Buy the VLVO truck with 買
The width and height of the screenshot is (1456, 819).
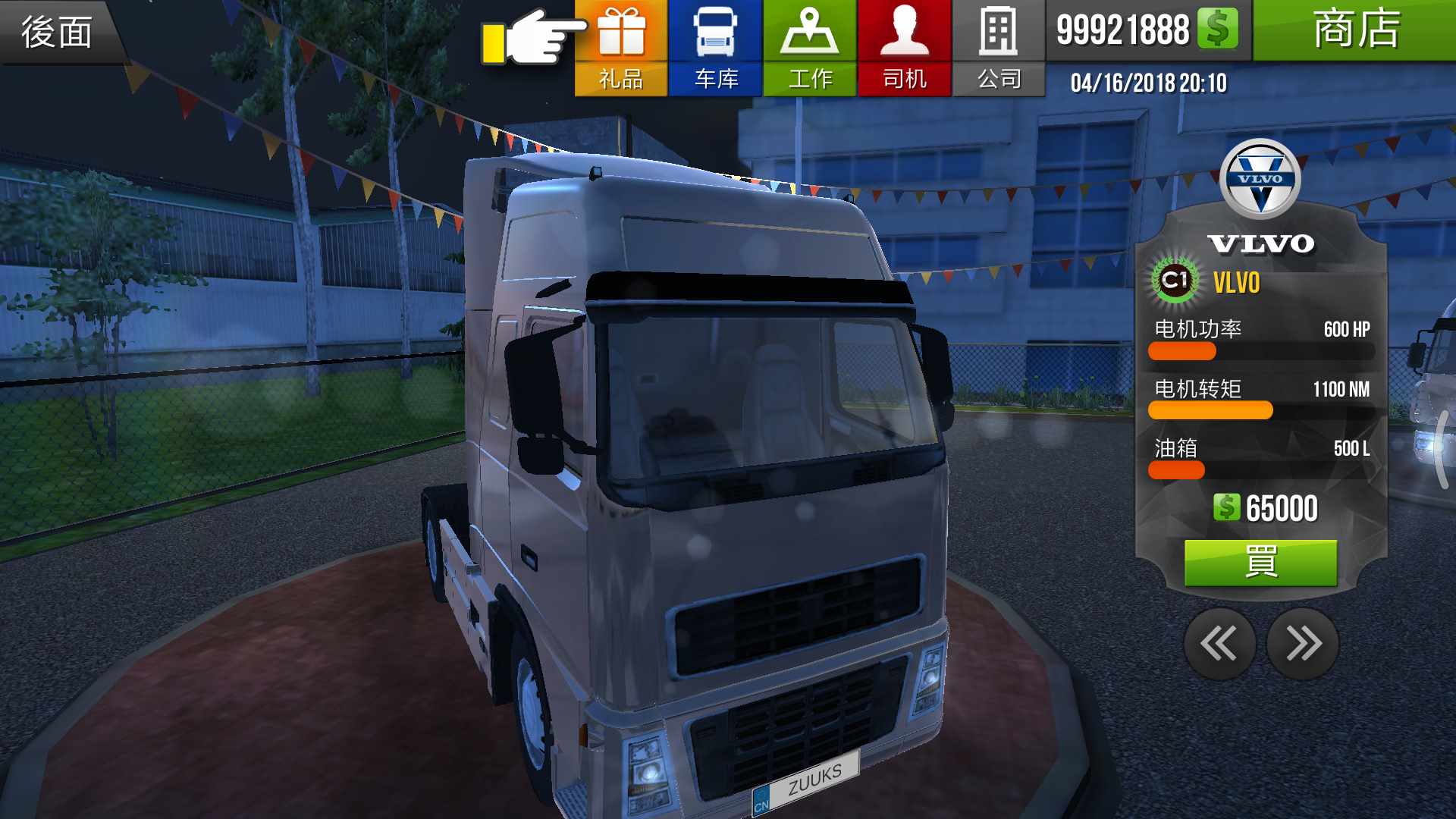click(1260, 563)
